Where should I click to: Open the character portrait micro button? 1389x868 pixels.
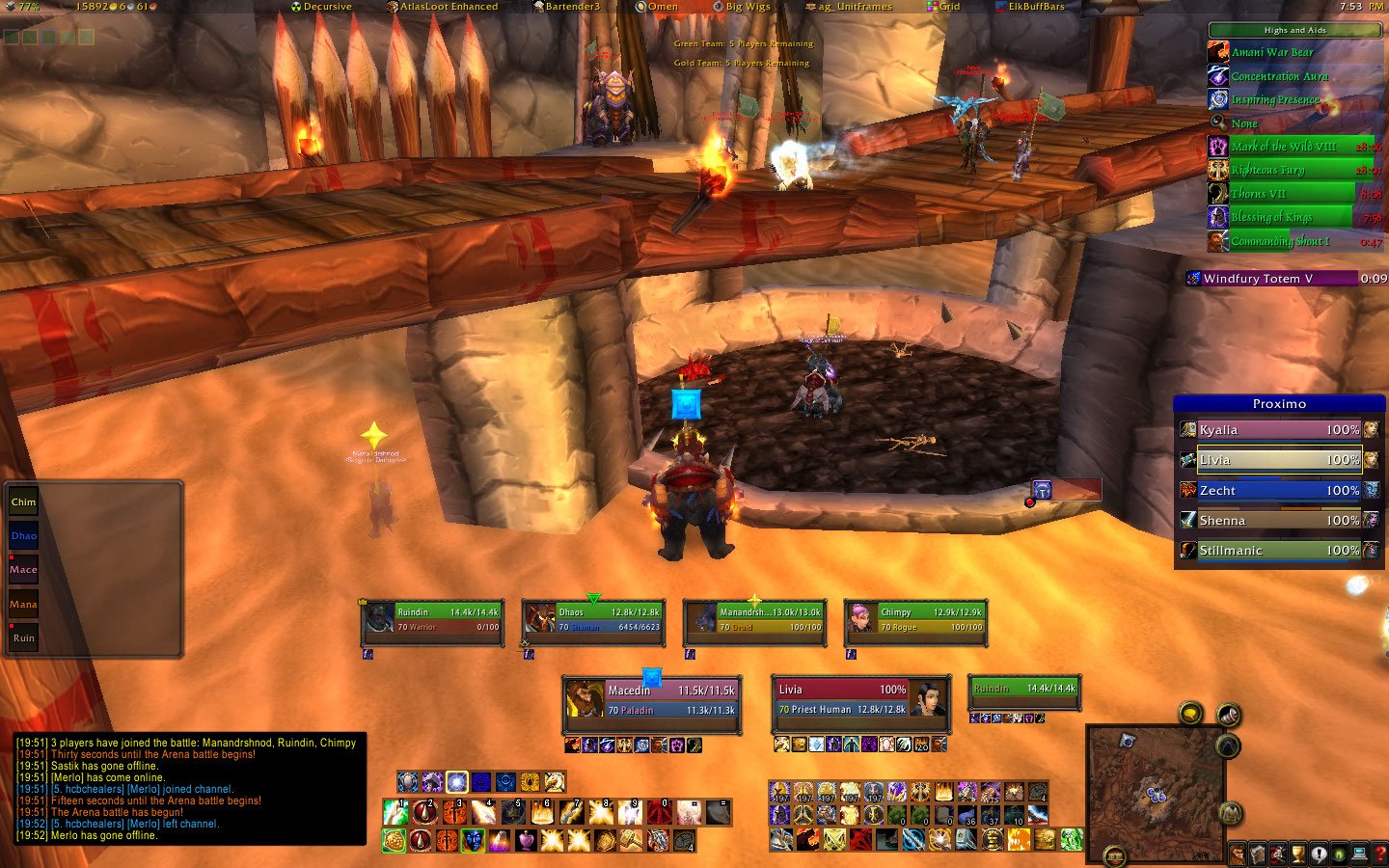[x=1238, y=854]
